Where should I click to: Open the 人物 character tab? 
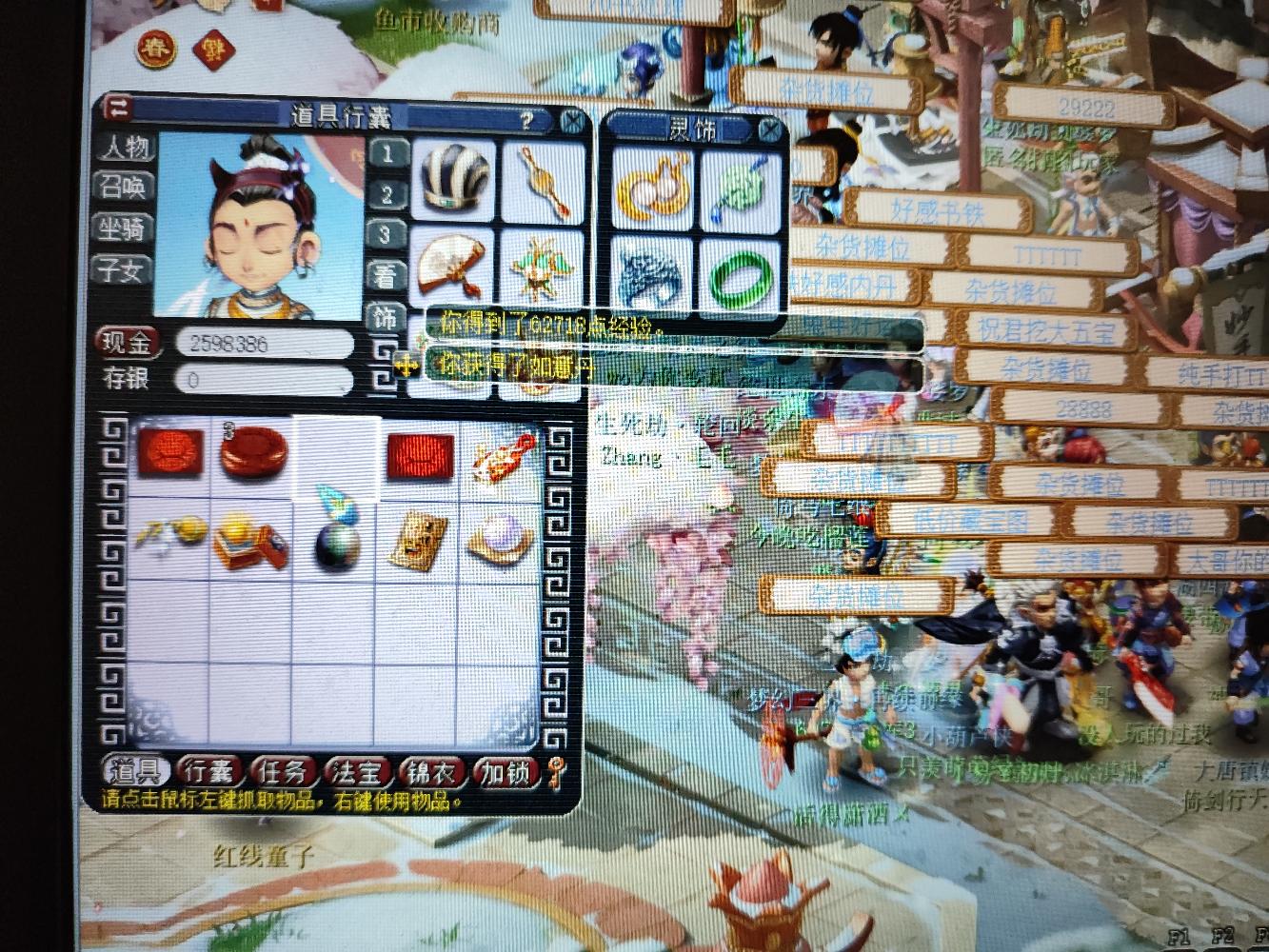[x=124, y=149]
